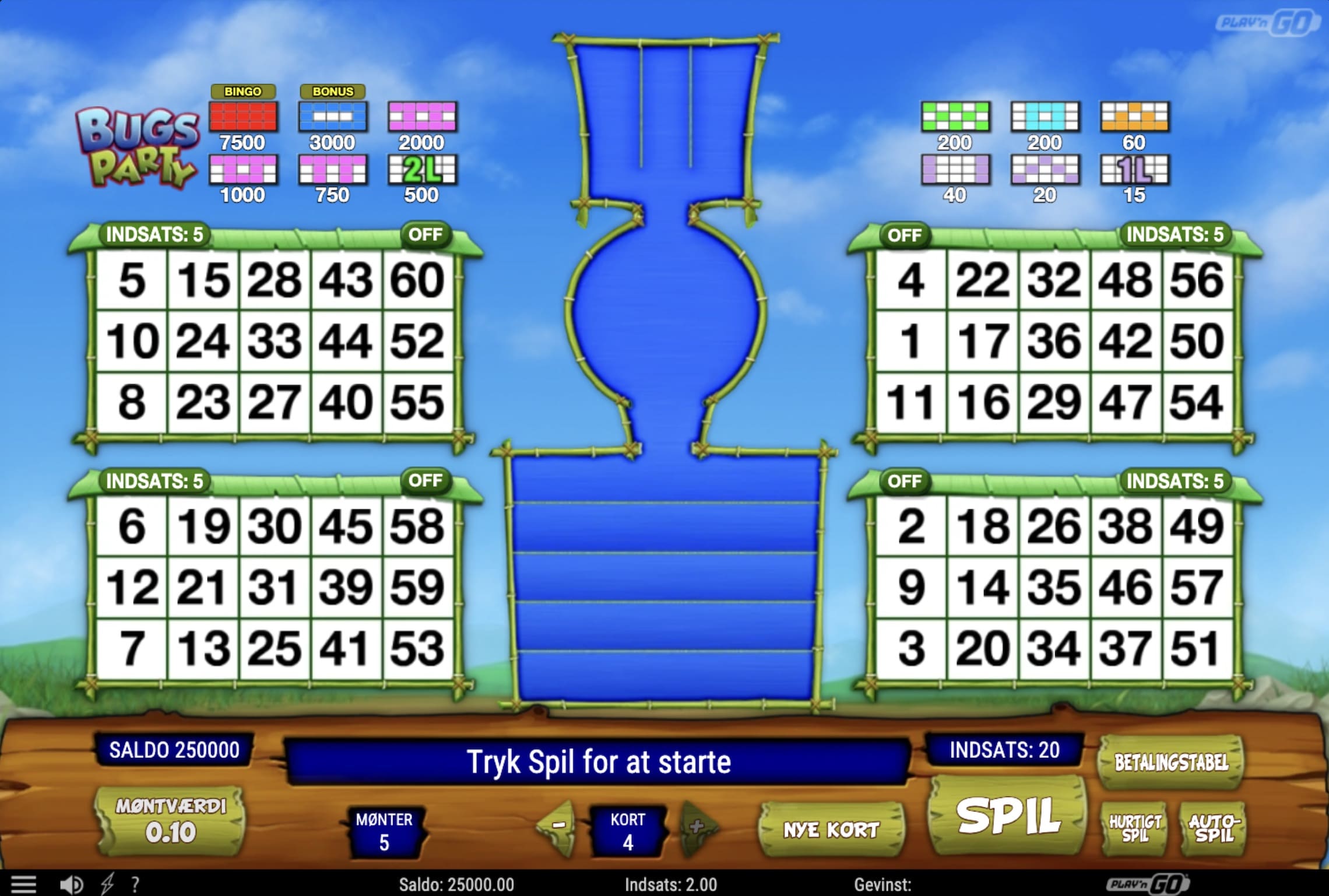Decrease card count with minus arrow
This screenshot has height=896, width=1329.
click(557, 827)
